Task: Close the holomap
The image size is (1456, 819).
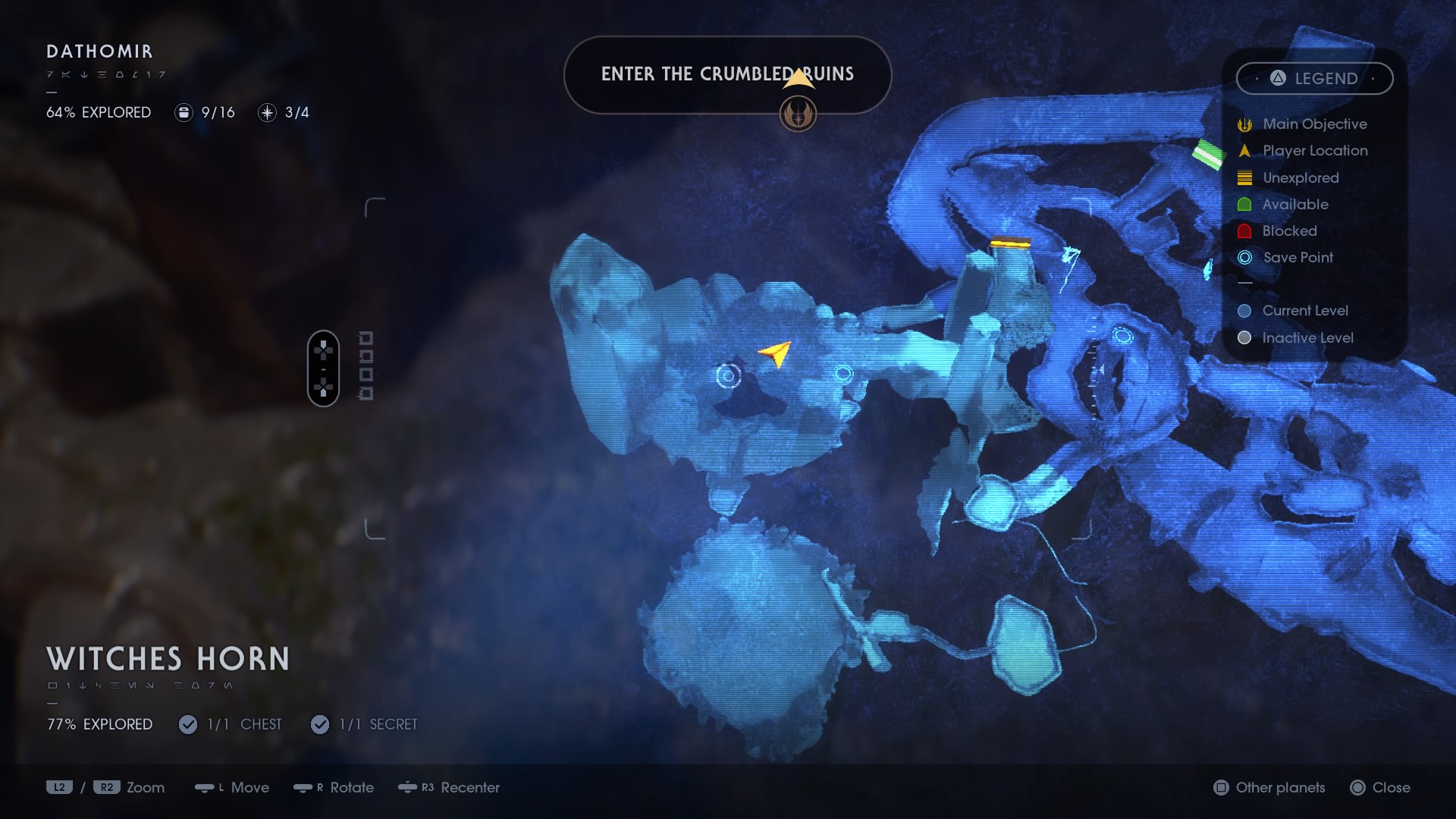Action: point(1380,787)
